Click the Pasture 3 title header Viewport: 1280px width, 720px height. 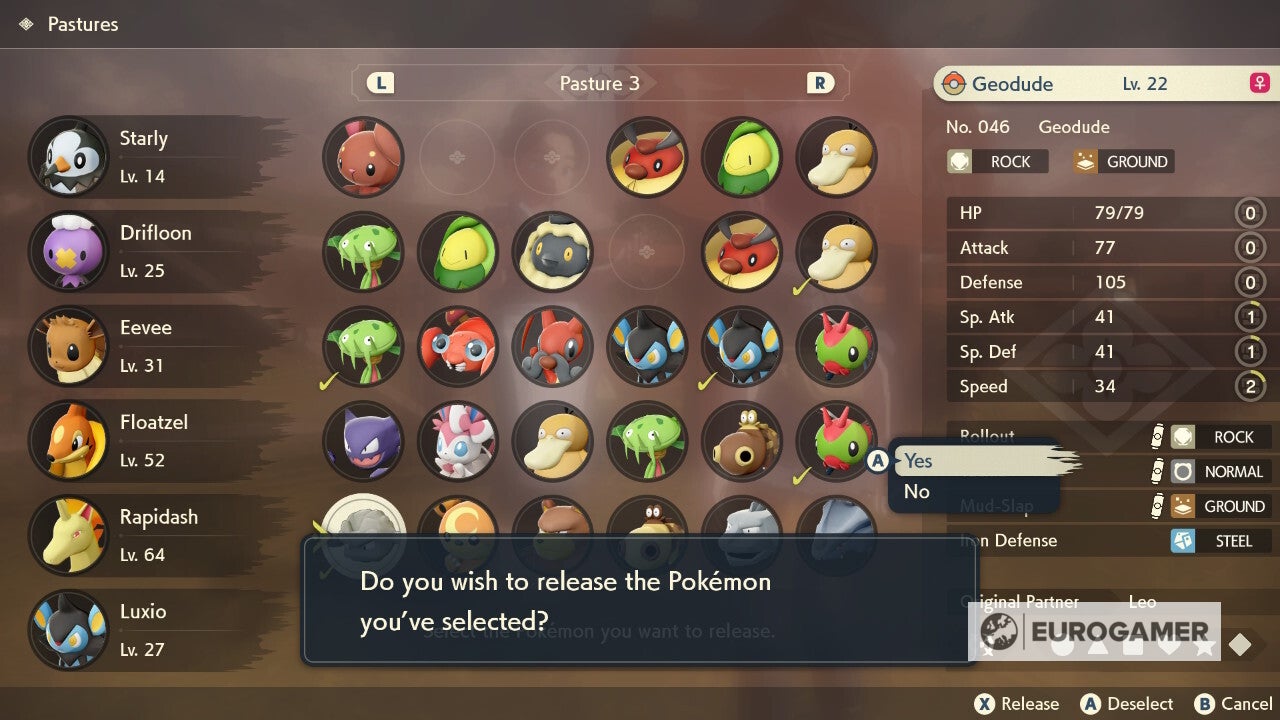point(599,84)
